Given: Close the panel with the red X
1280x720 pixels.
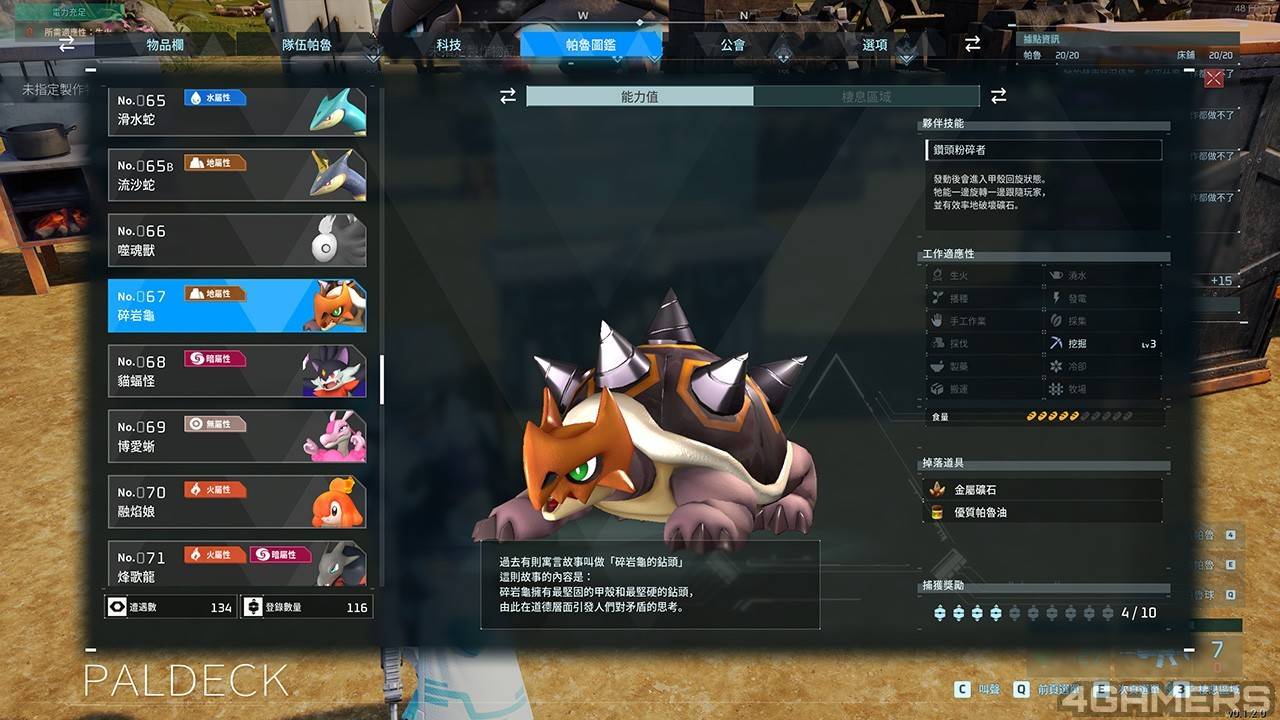Looking at the screenshot, I should [1214, 79].
